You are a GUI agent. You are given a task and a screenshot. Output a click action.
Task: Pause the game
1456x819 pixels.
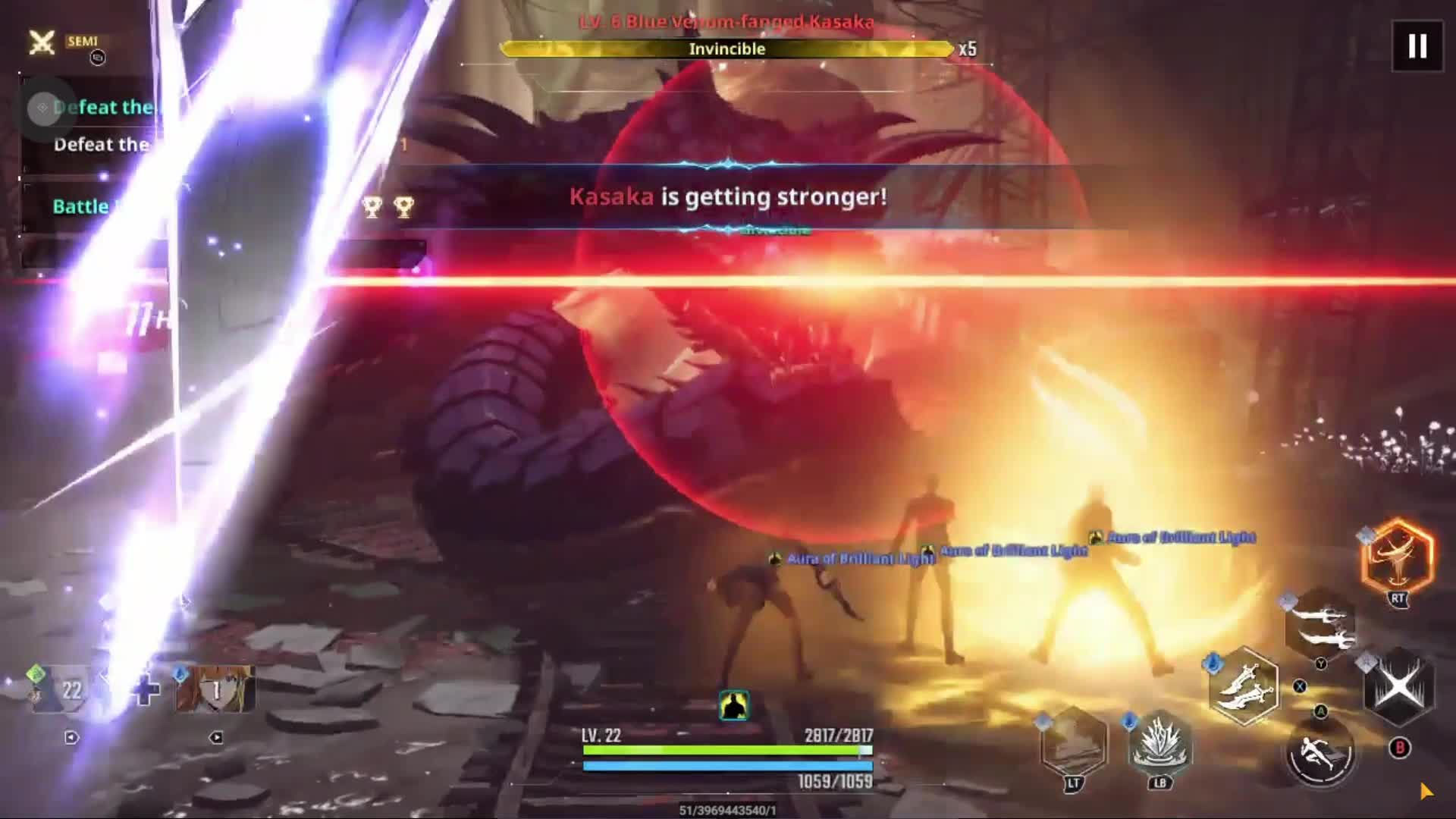pos(1417,47)
